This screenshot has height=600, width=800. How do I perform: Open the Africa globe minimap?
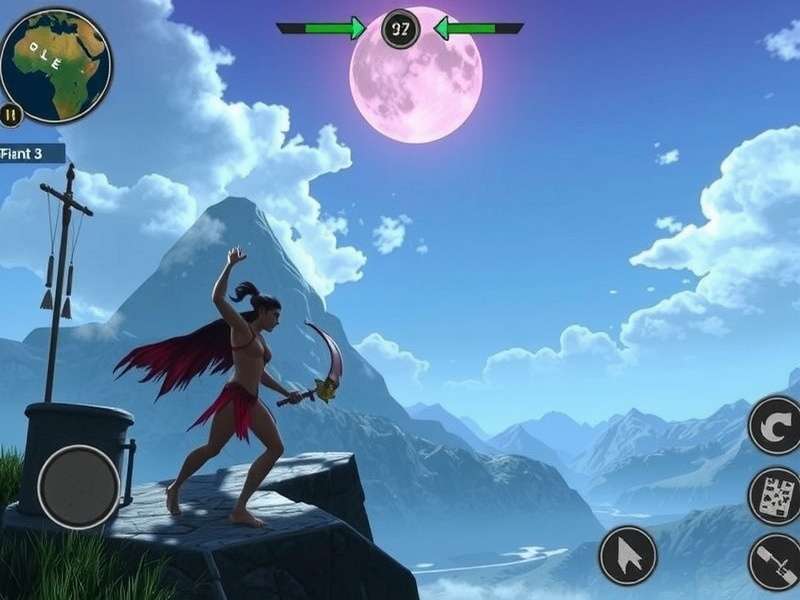pos(56,64)
